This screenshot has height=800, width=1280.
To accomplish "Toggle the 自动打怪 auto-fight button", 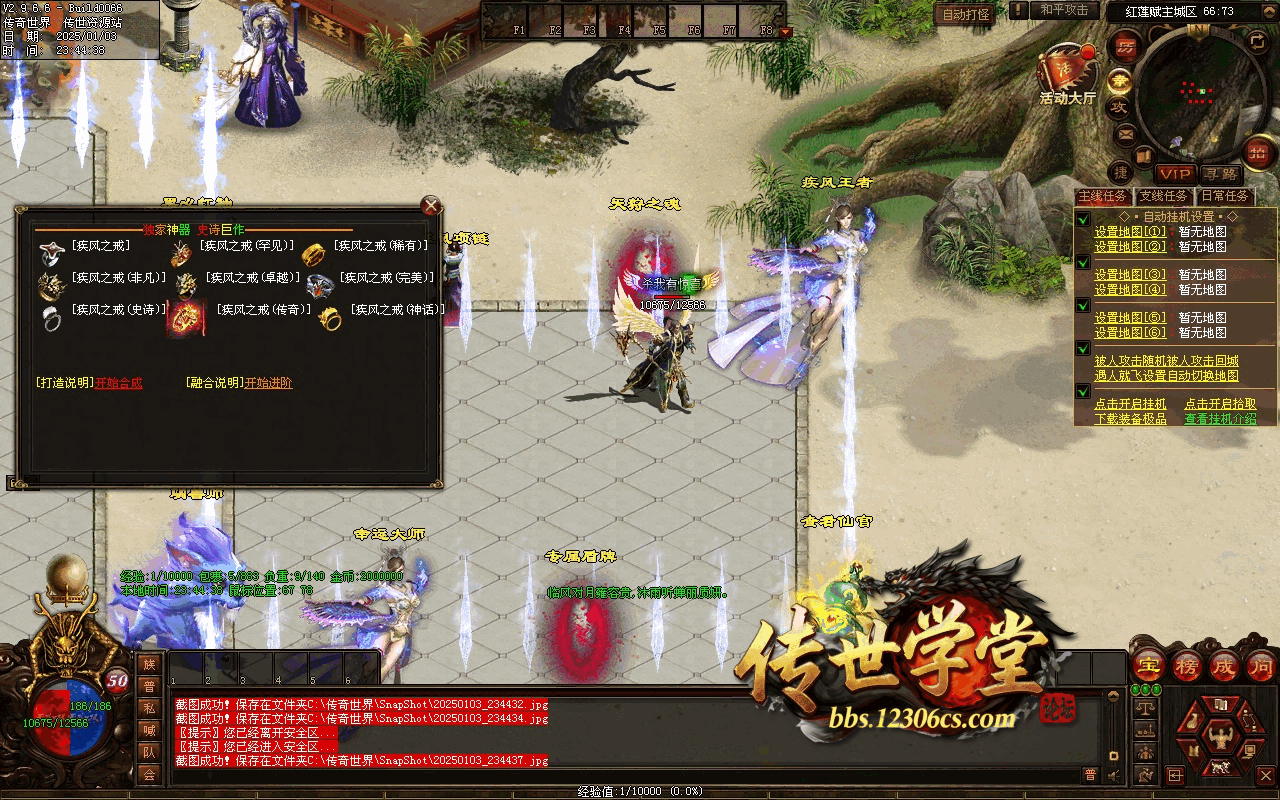I will click(966, 14).
